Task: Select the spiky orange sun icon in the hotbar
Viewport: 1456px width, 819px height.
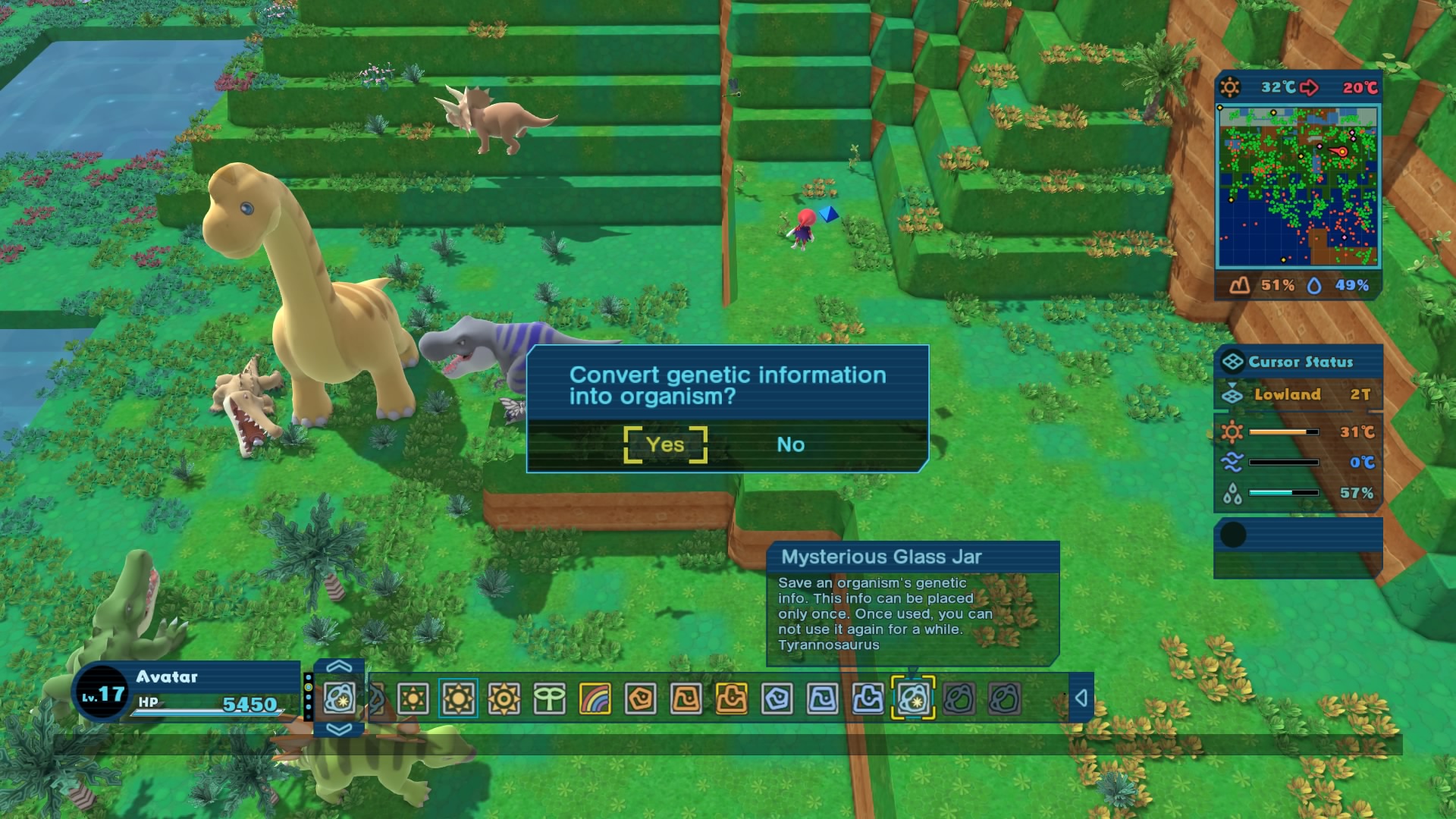Action: tap(502, 699)
